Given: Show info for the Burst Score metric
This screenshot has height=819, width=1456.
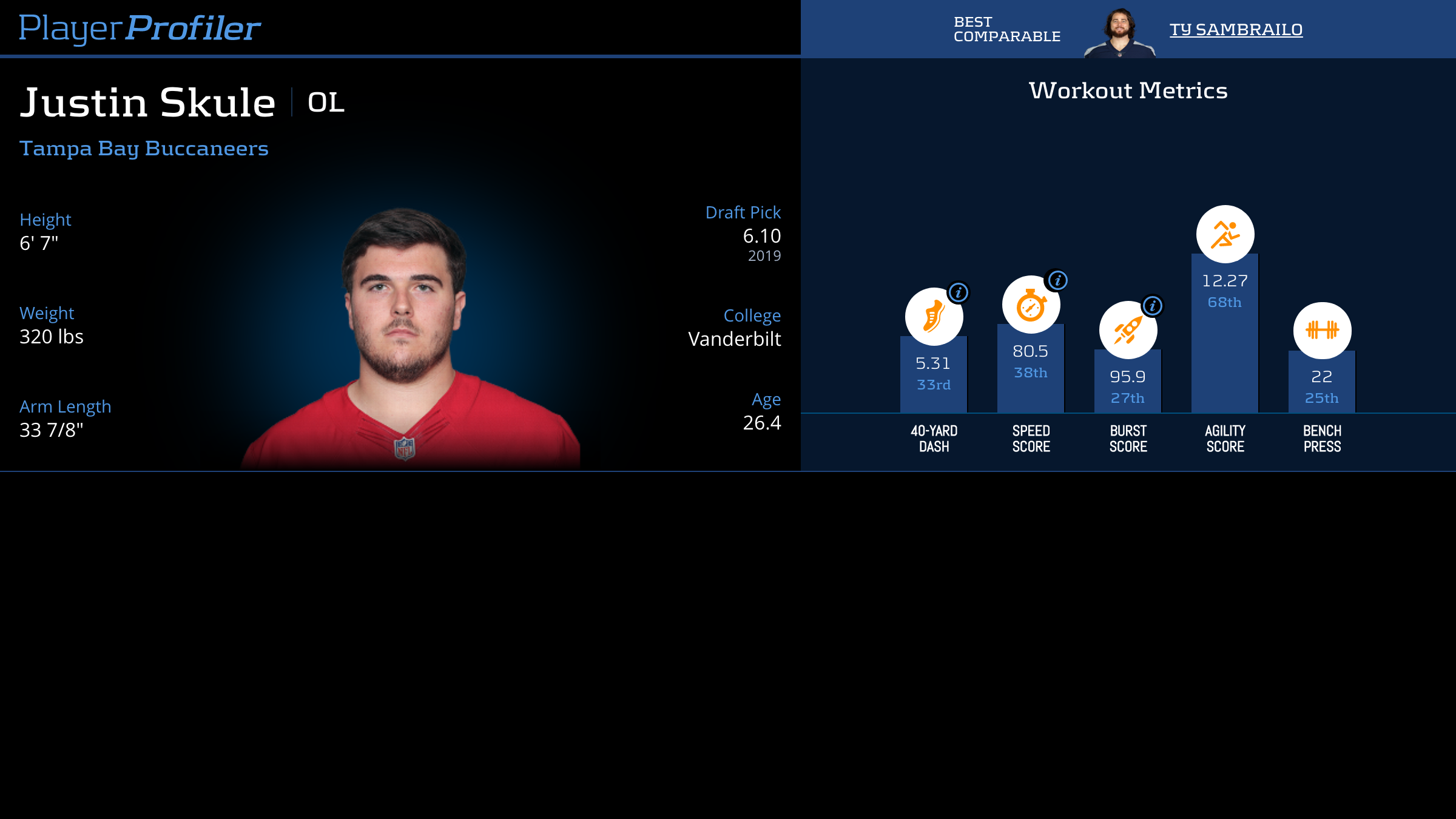Looking at the screenshot, I should (x=1153, y=306).
